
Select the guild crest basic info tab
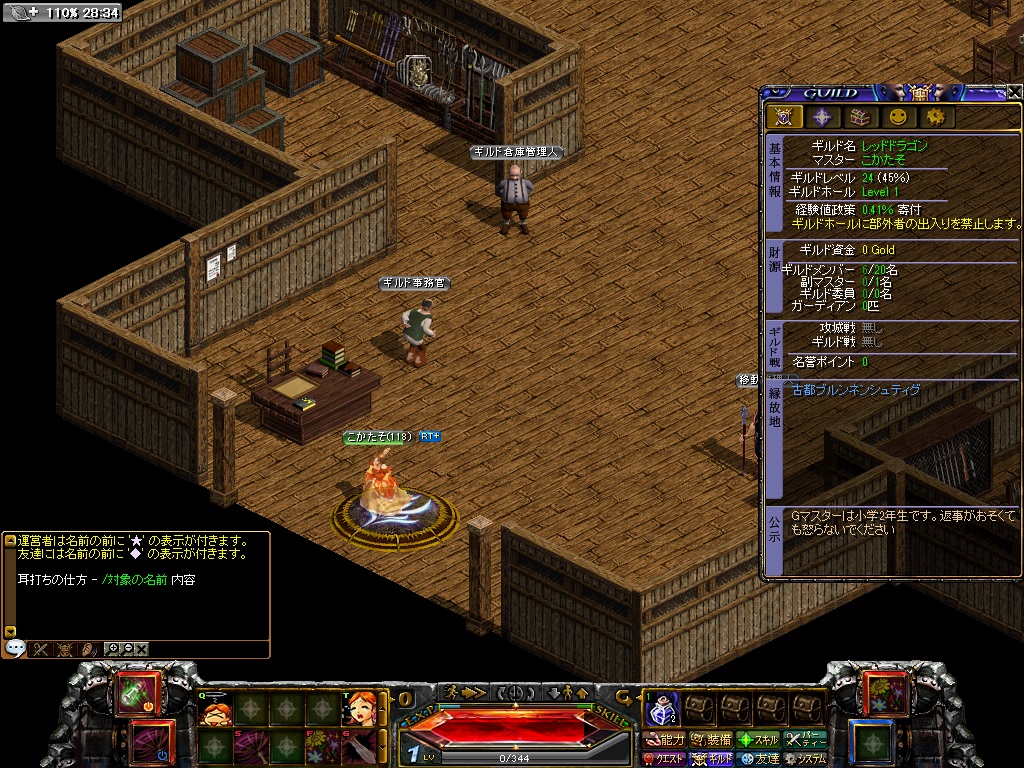(785, 117)
